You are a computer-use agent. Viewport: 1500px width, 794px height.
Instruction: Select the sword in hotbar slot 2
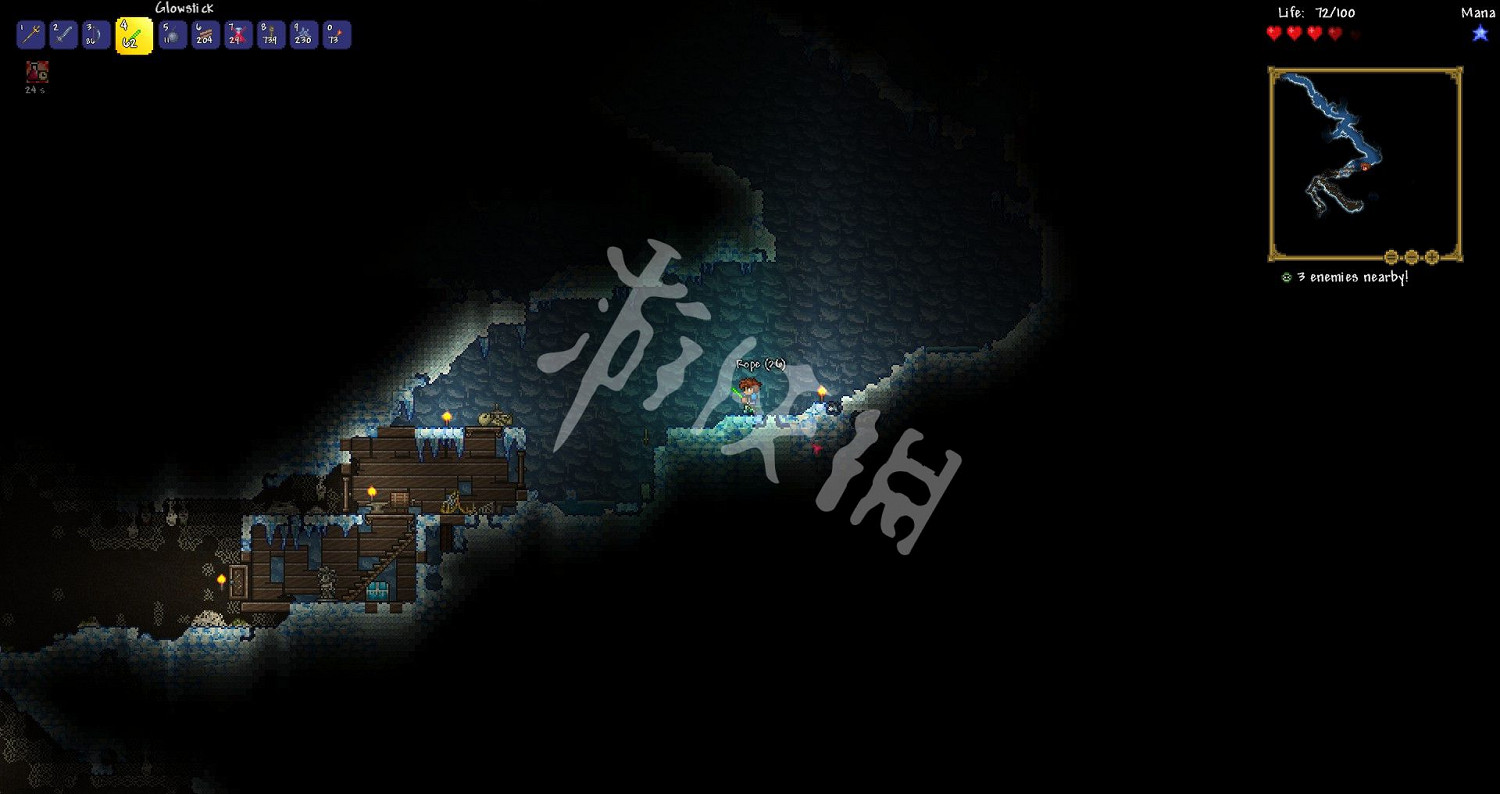point(62,34)
